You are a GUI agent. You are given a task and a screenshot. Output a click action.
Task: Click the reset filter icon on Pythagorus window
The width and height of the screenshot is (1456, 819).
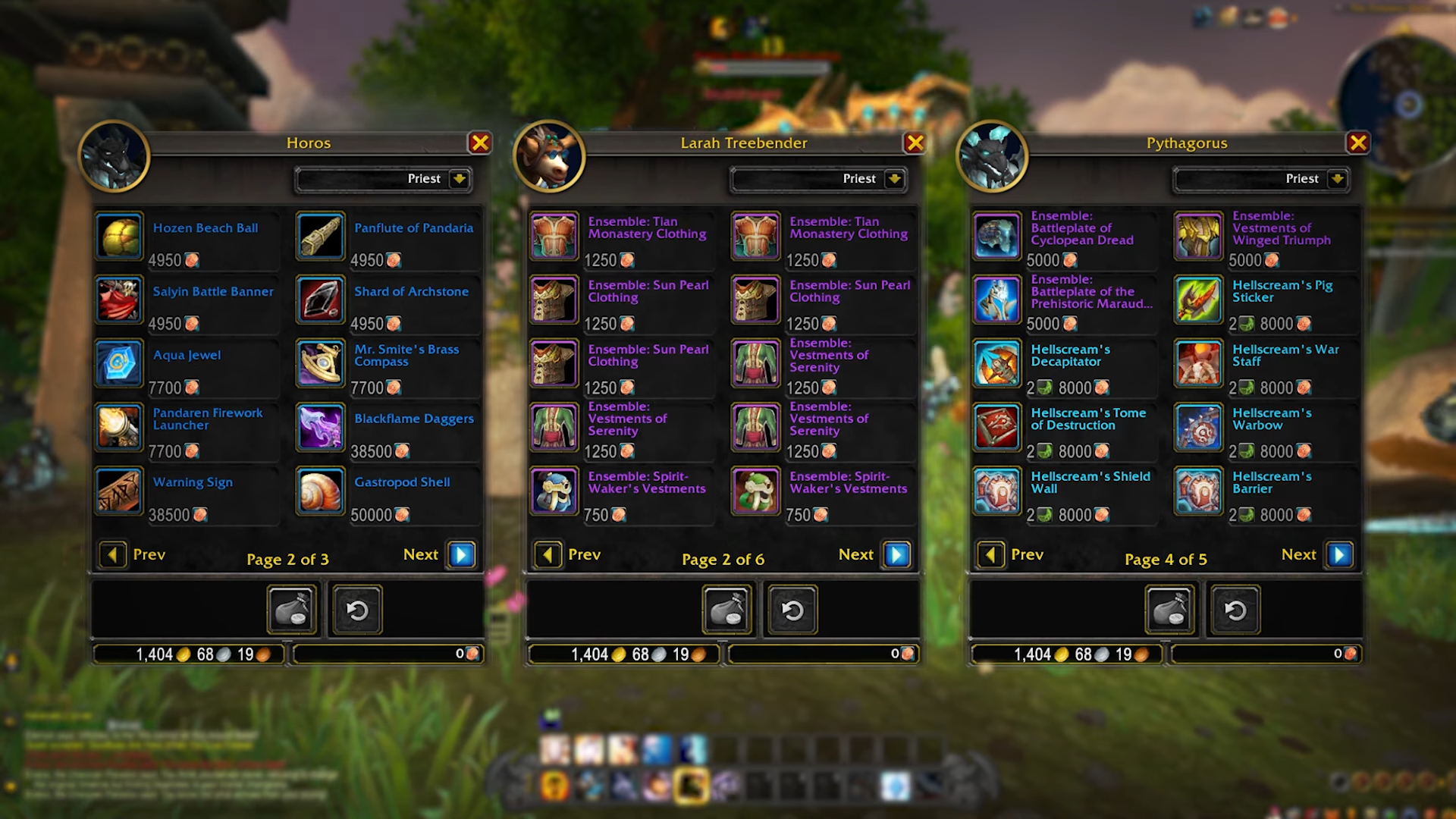coord(1235,610)
